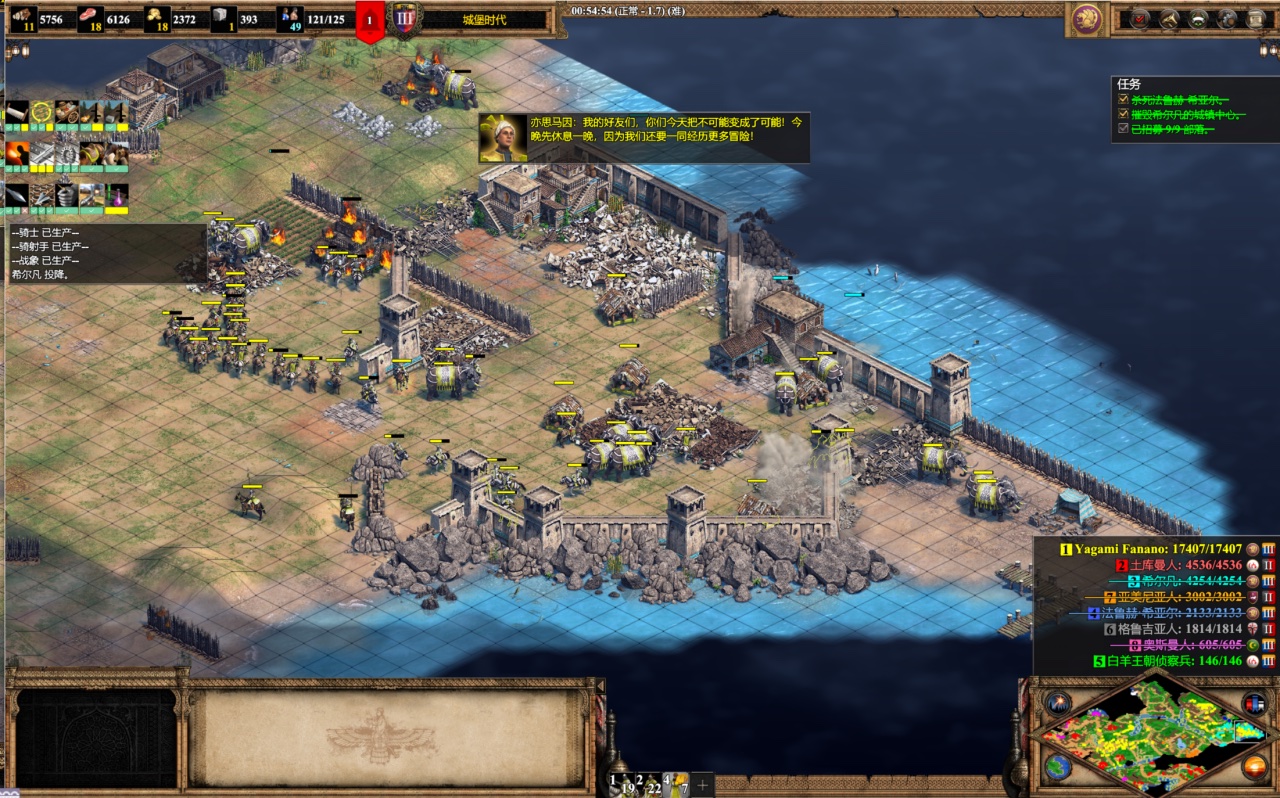Open the diplomacy horn button
1280x798 pixels.
[1168, 18]
